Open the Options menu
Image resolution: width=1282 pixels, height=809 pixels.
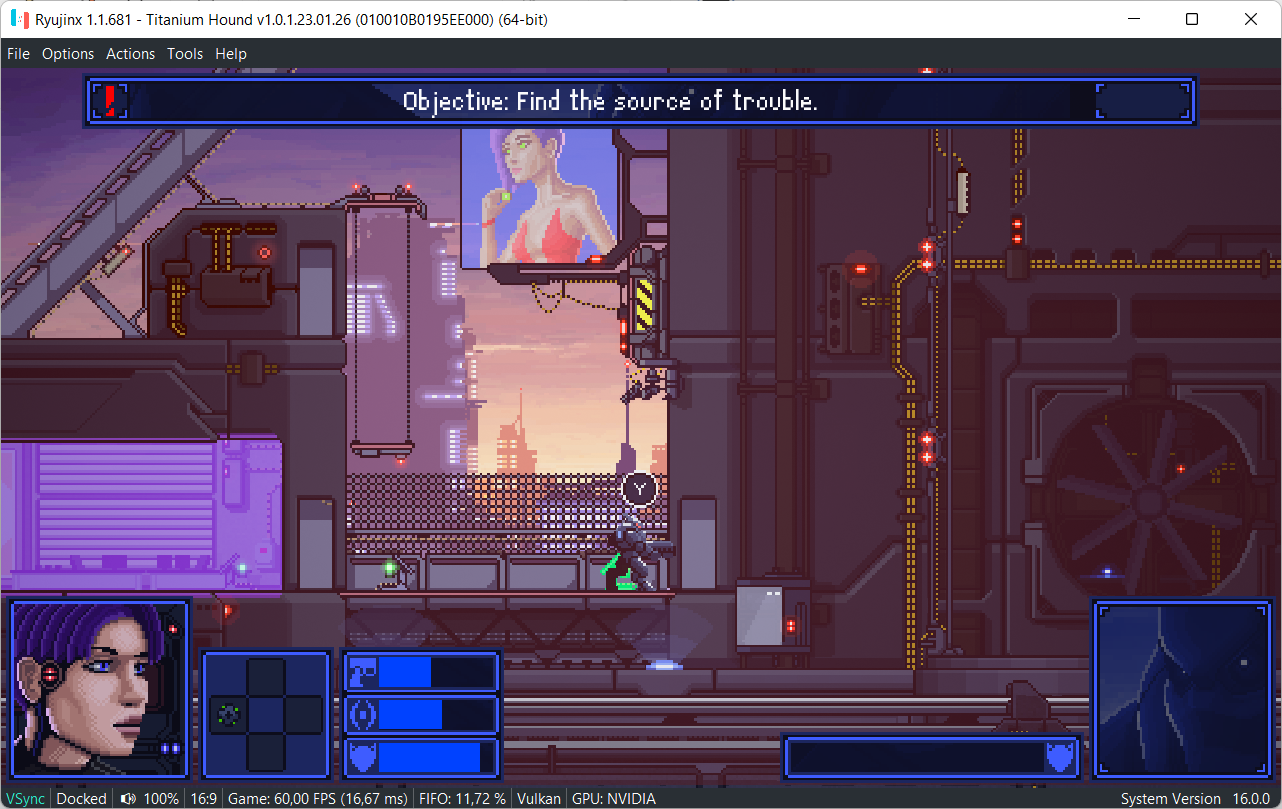[x=67, y=53]
